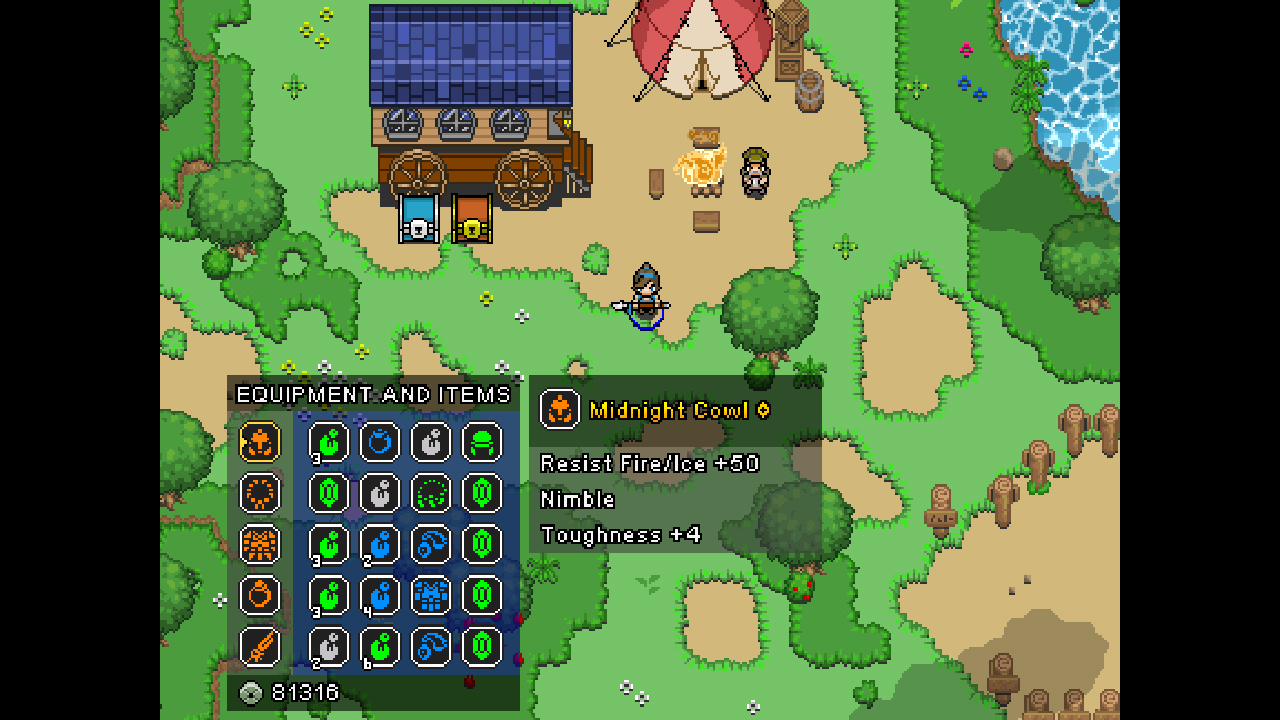The image size is (1280, 720).
Task: Select the orange chest armor slot
Action: tap(260, 545)
